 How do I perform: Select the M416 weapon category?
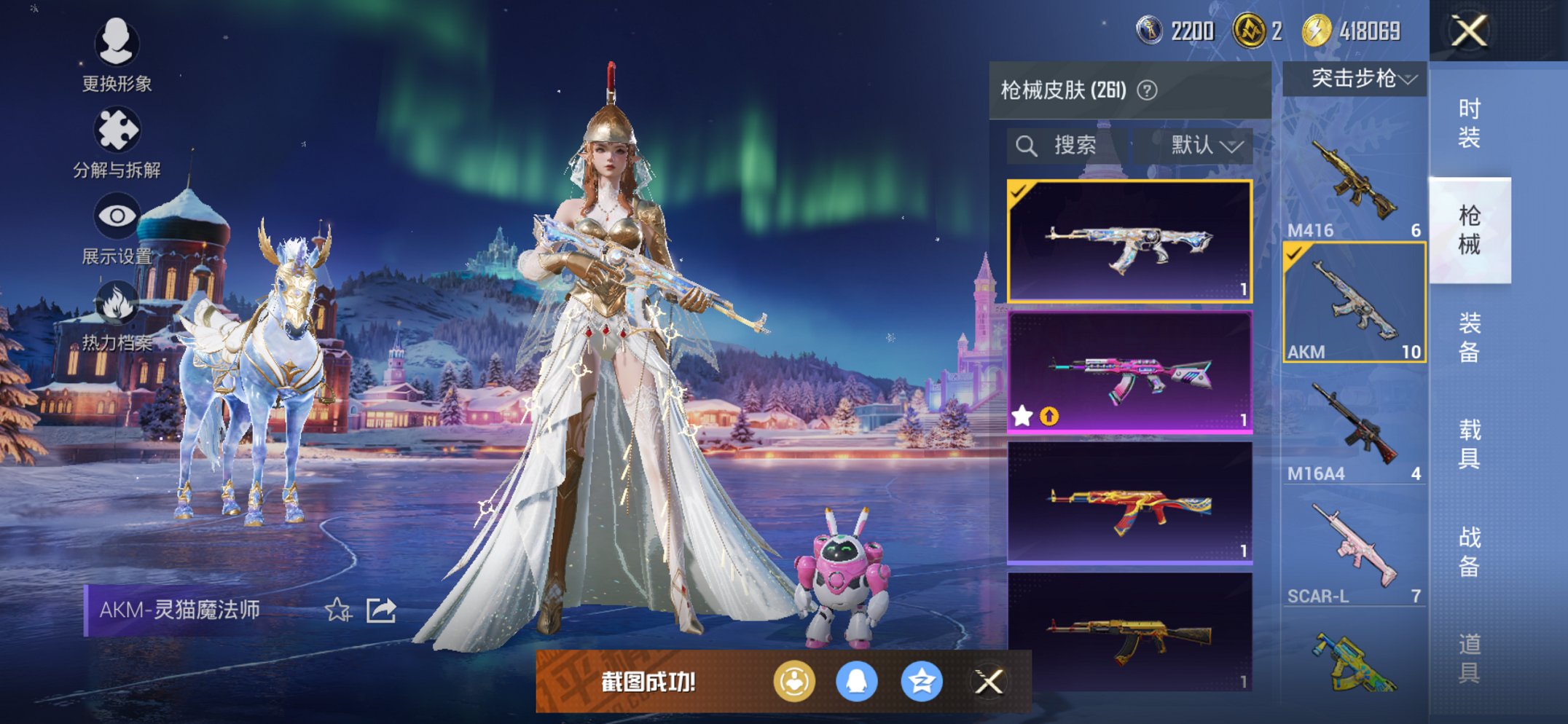point(1354,182)
